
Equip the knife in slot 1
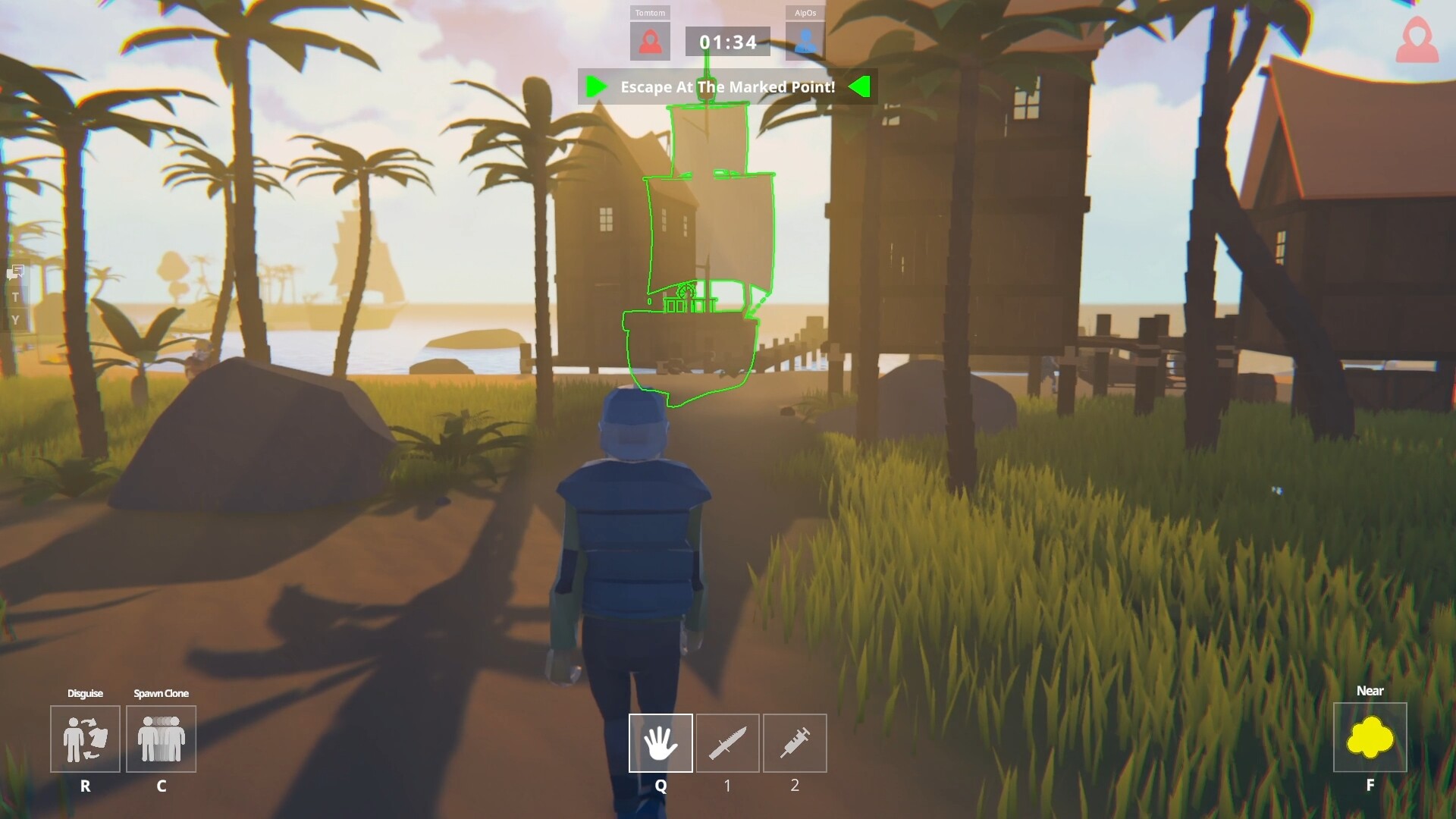727,743
